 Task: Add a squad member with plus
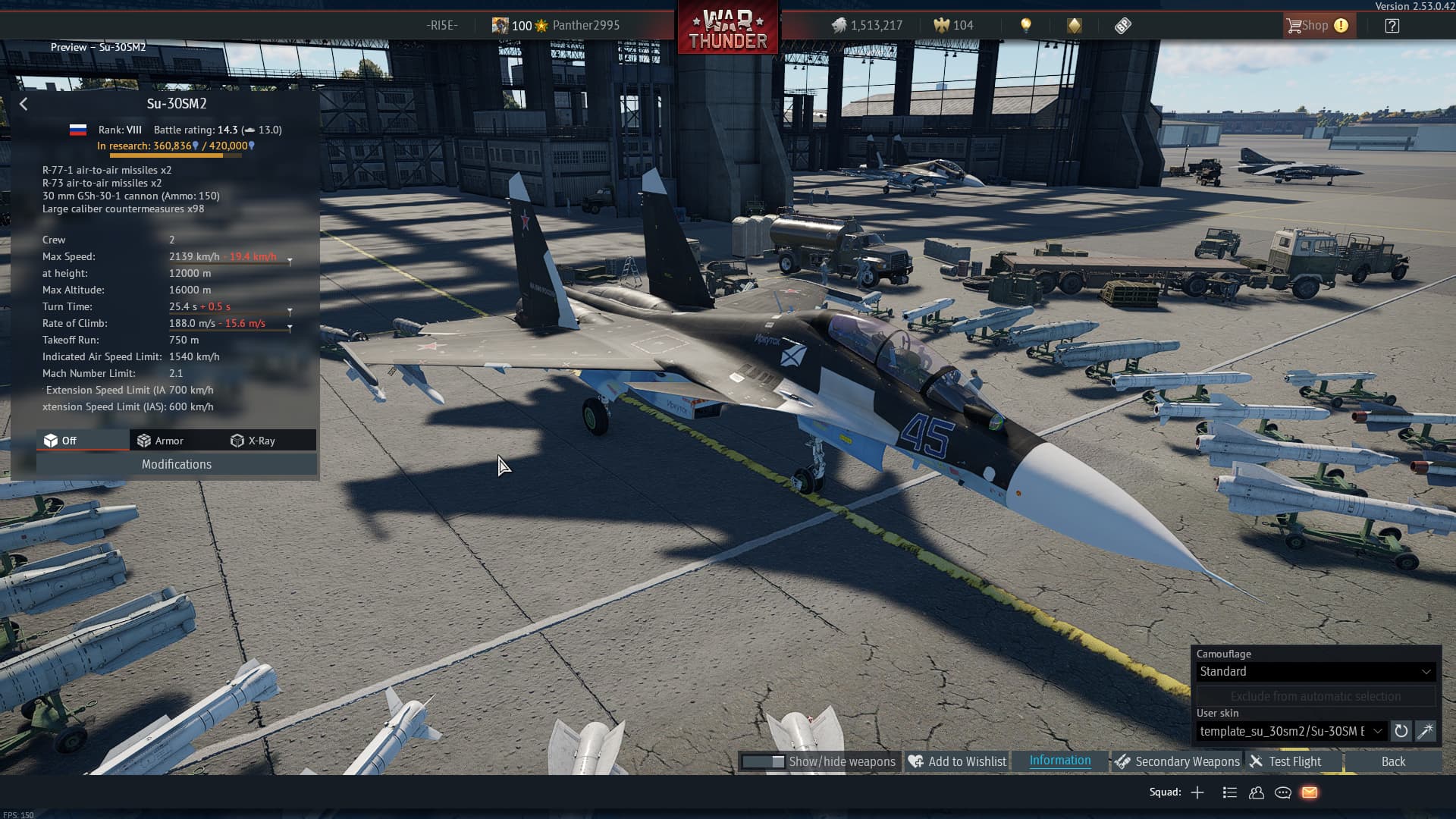pyautogui.click(x=1197, y=792)
